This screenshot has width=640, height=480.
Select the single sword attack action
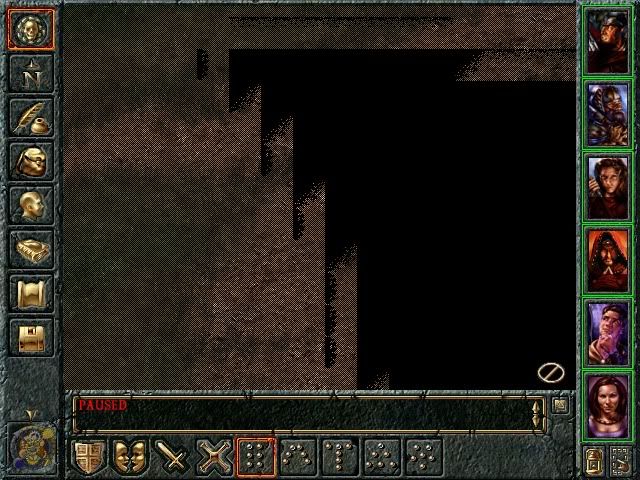tap(172, 456)
